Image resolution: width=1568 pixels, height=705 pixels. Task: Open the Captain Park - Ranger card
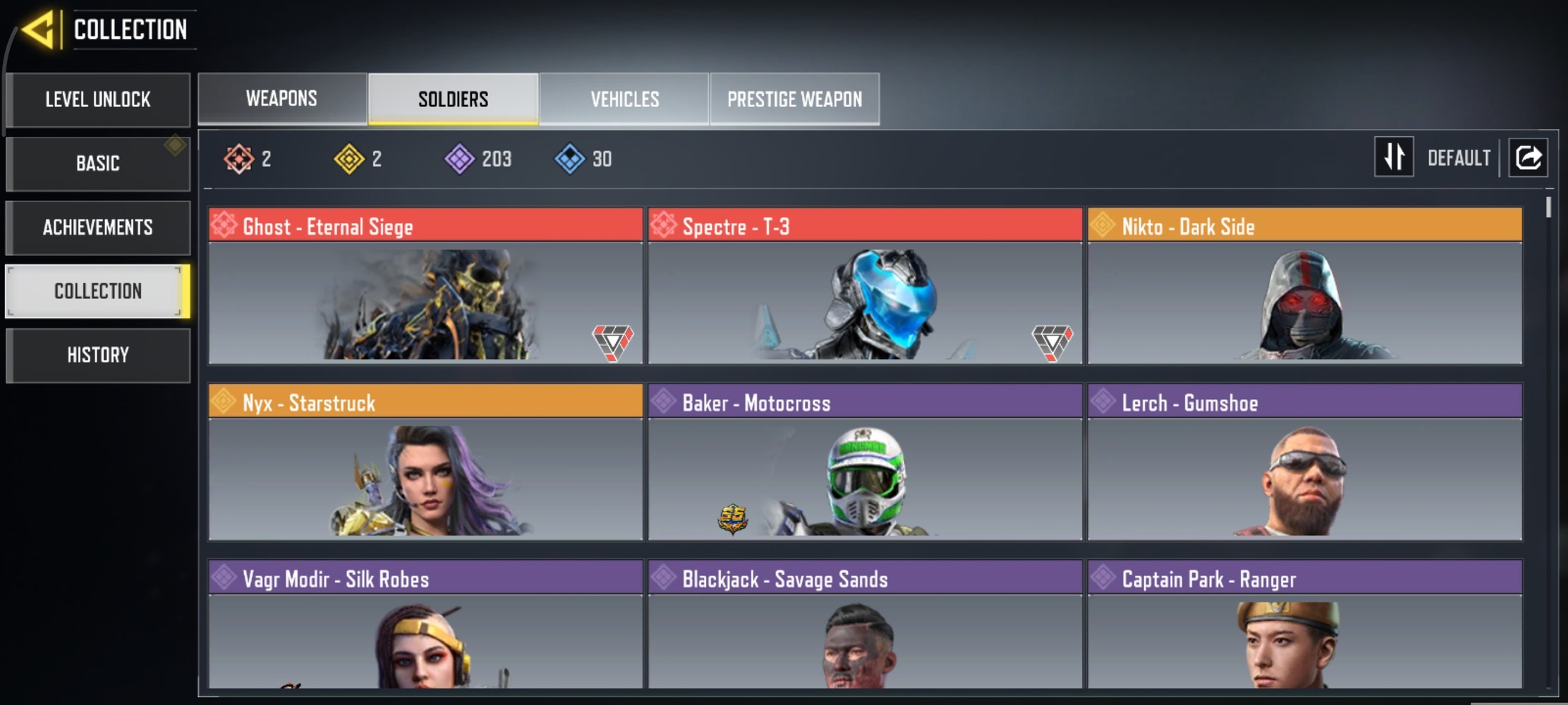1304,624
